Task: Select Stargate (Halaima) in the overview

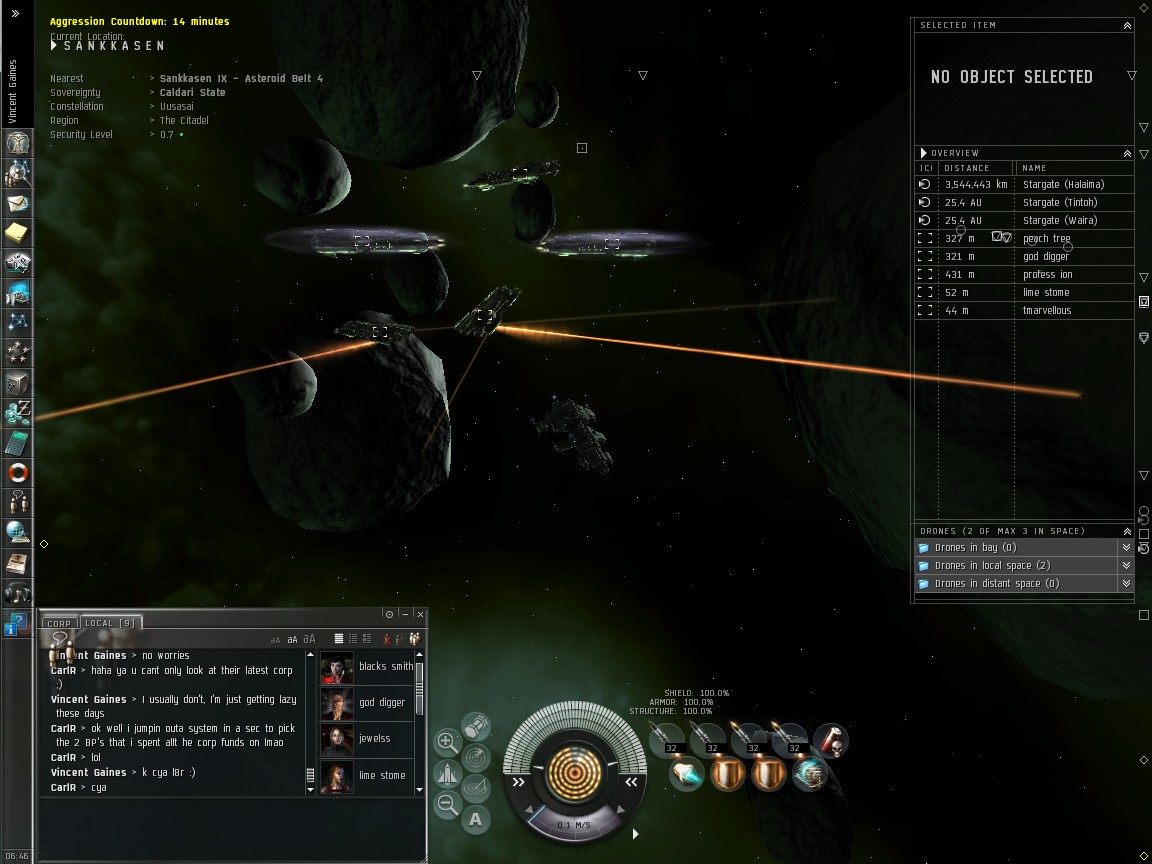Action: point(1063,185)
